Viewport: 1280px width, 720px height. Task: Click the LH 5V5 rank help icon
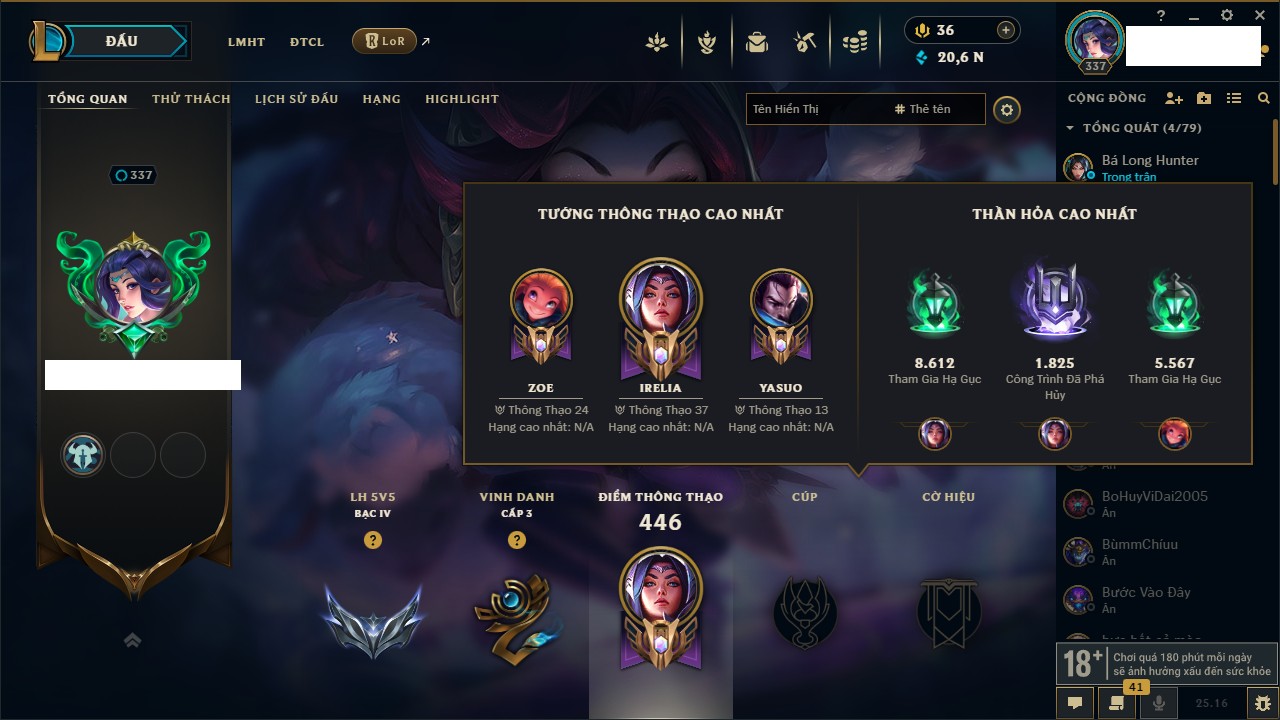pos(373,540)
